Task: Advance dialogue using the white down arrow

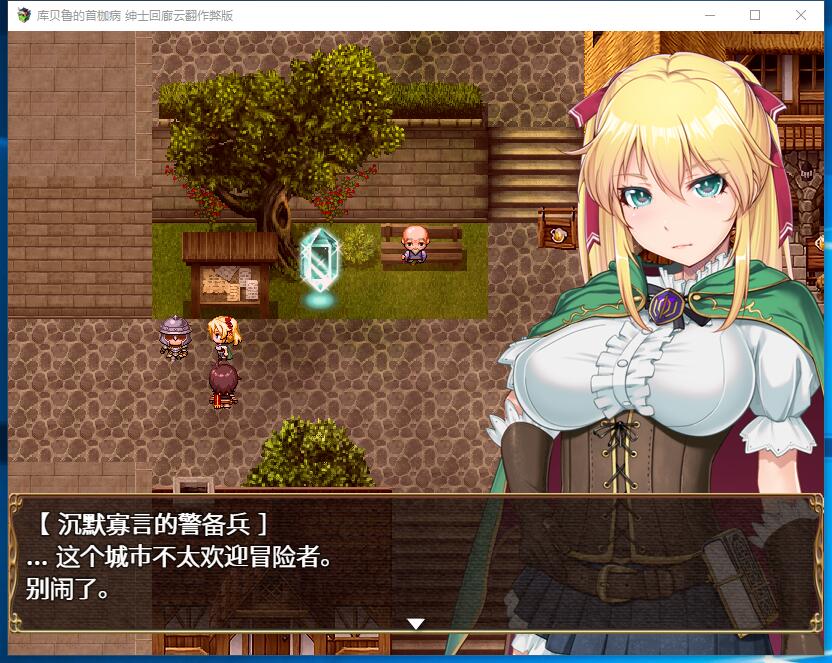Action: click(x=416, y=624)
